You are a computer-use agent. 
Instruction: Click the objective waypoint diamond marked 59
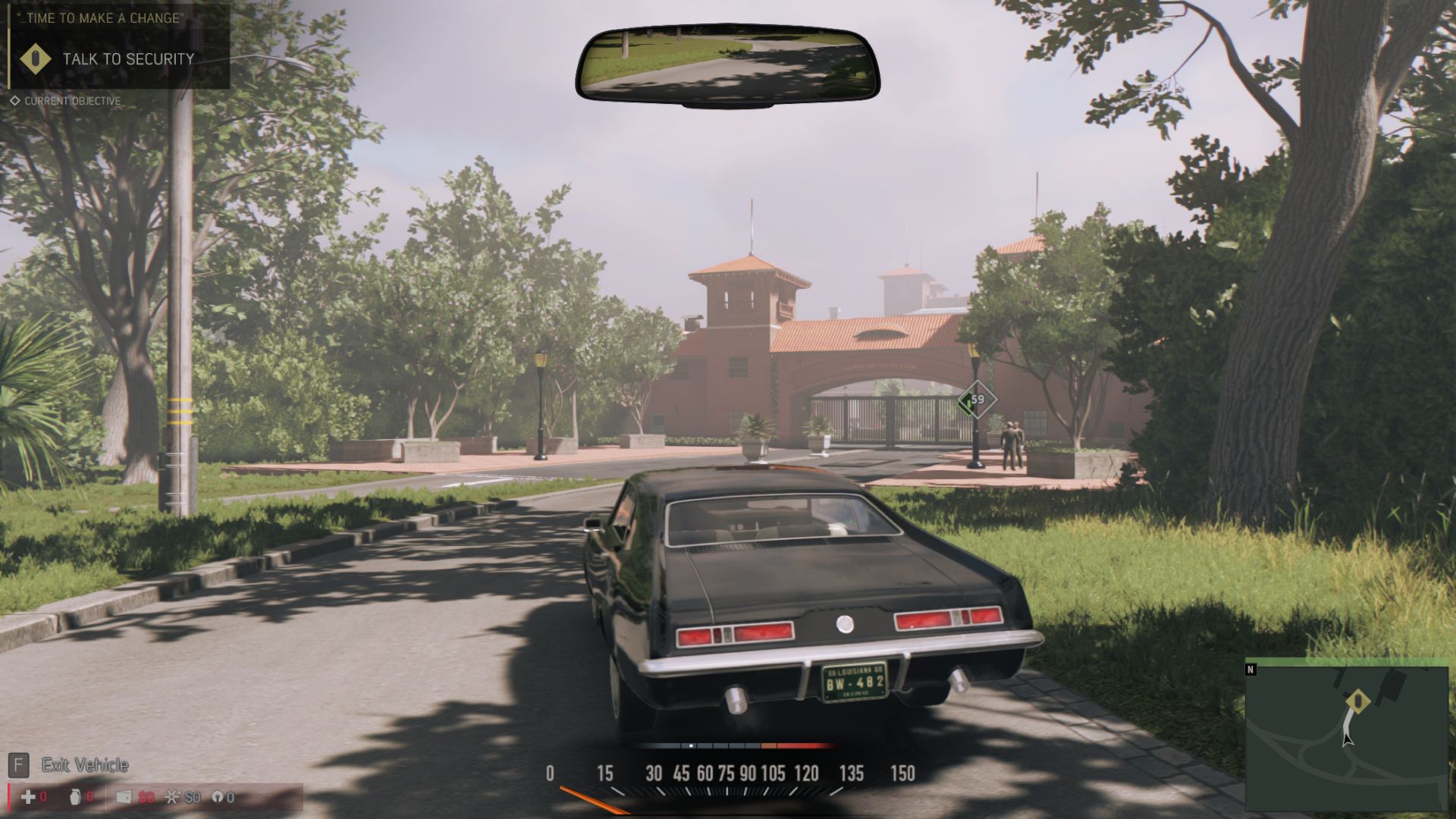pyautogui.click(x=976, y=400)
